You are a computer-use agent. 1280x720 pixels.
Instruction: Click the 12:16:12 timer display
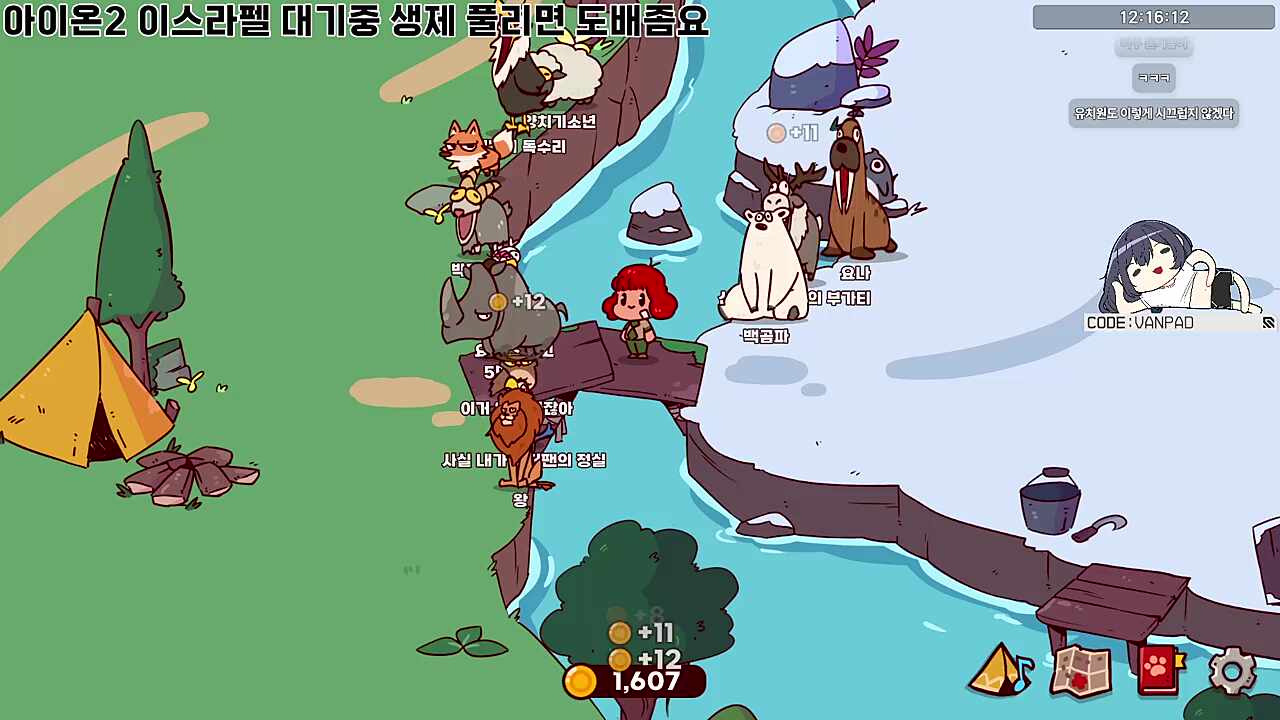1152,15
